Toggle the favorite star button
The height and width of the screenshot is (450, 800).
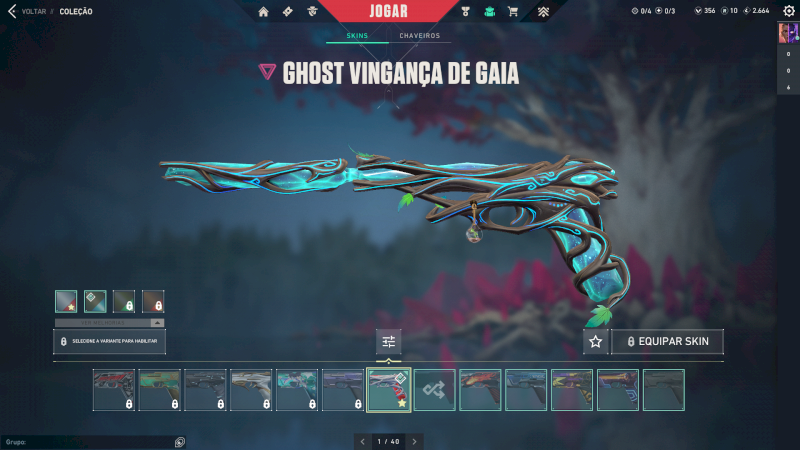tap(596, 342)
